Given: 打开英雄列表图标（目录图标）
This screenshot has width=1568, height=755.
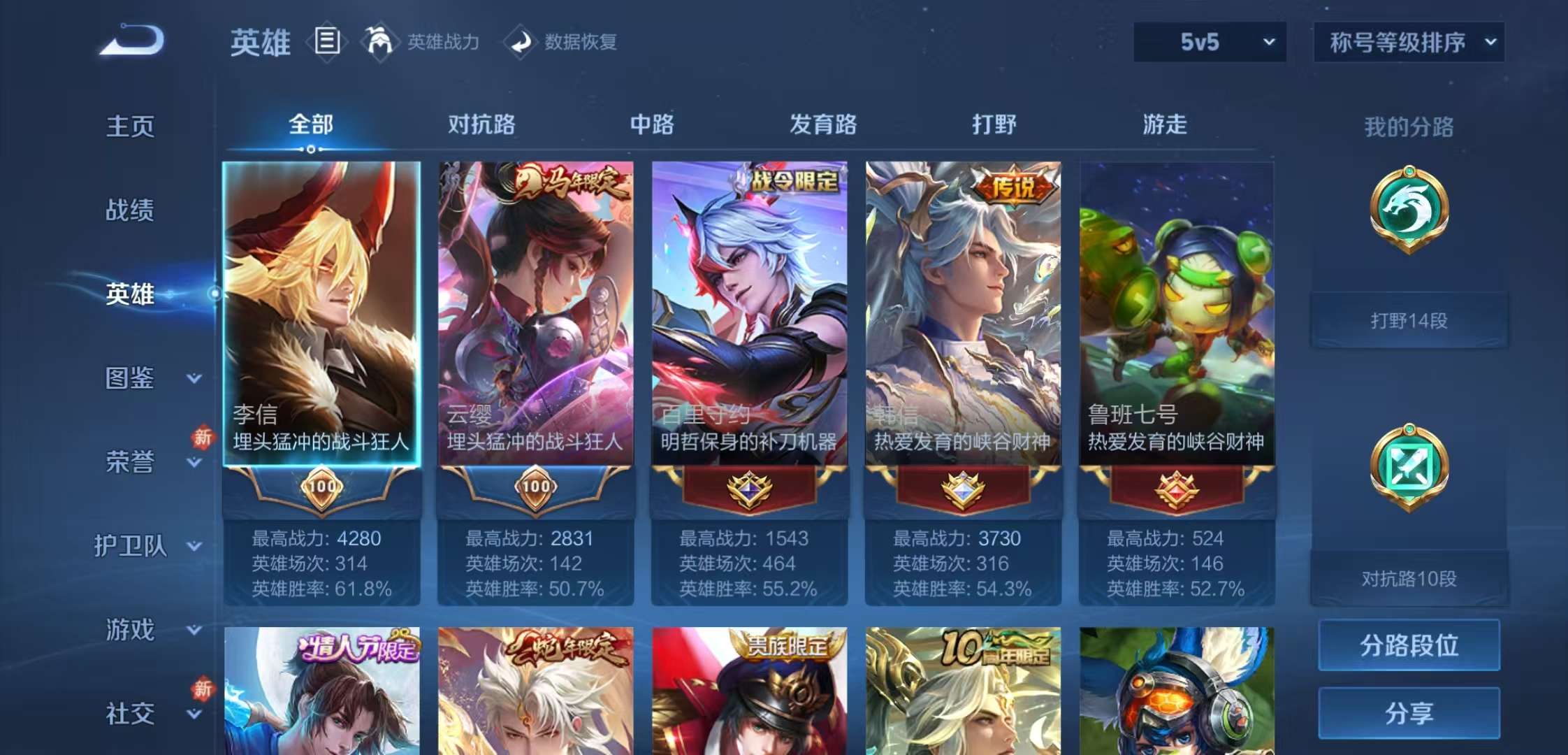Looking at the screenshot, I should click(326, 42).
